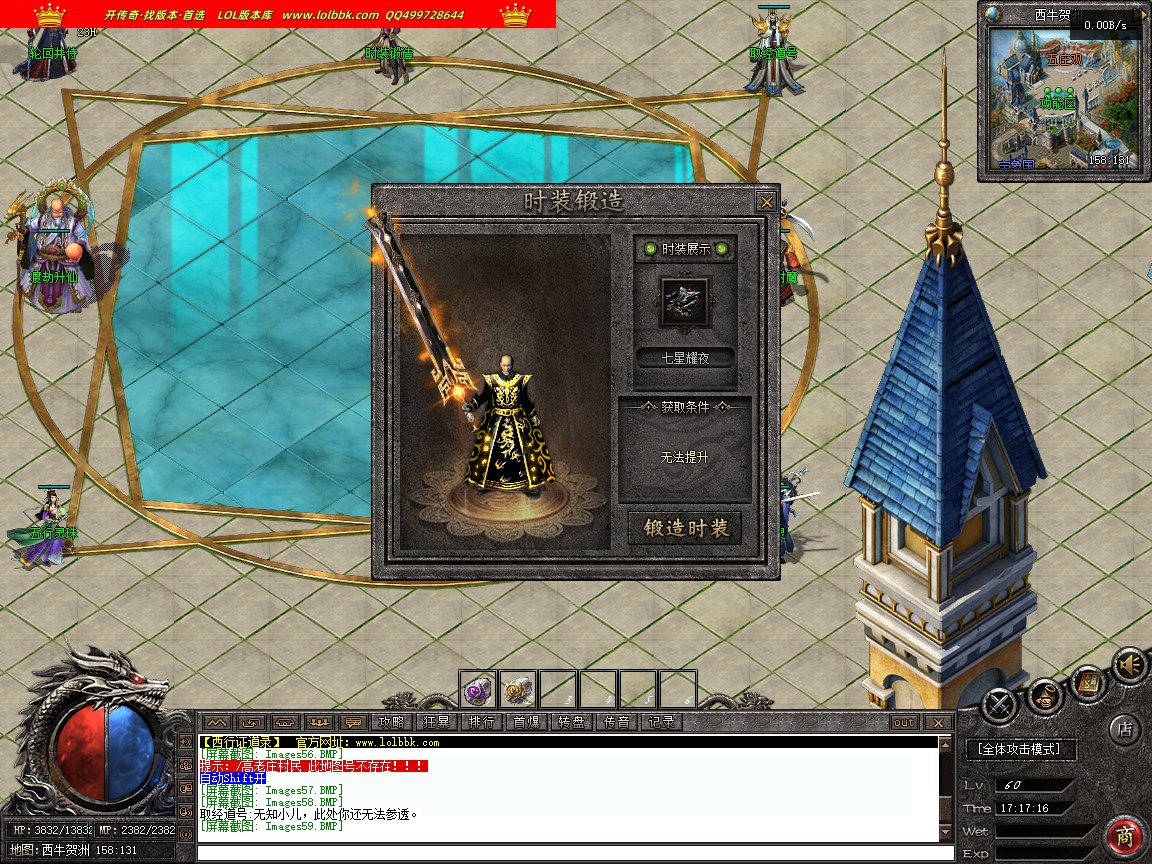Select the 七星耀夜 costume item slot
1152x864 pixels.
685,299
